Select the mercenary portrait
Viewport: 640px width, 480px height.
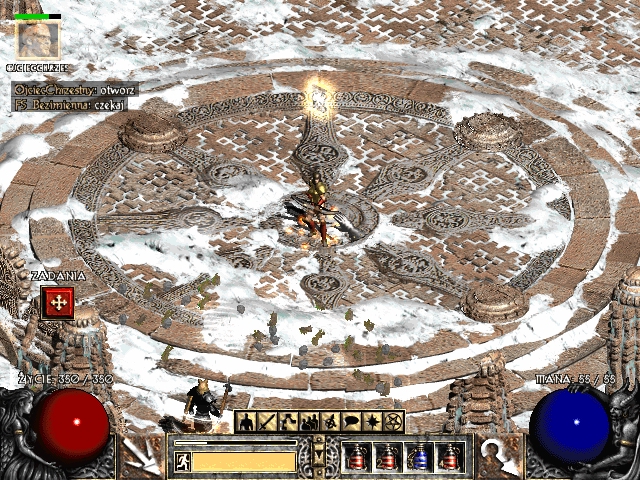pos(38,39)
